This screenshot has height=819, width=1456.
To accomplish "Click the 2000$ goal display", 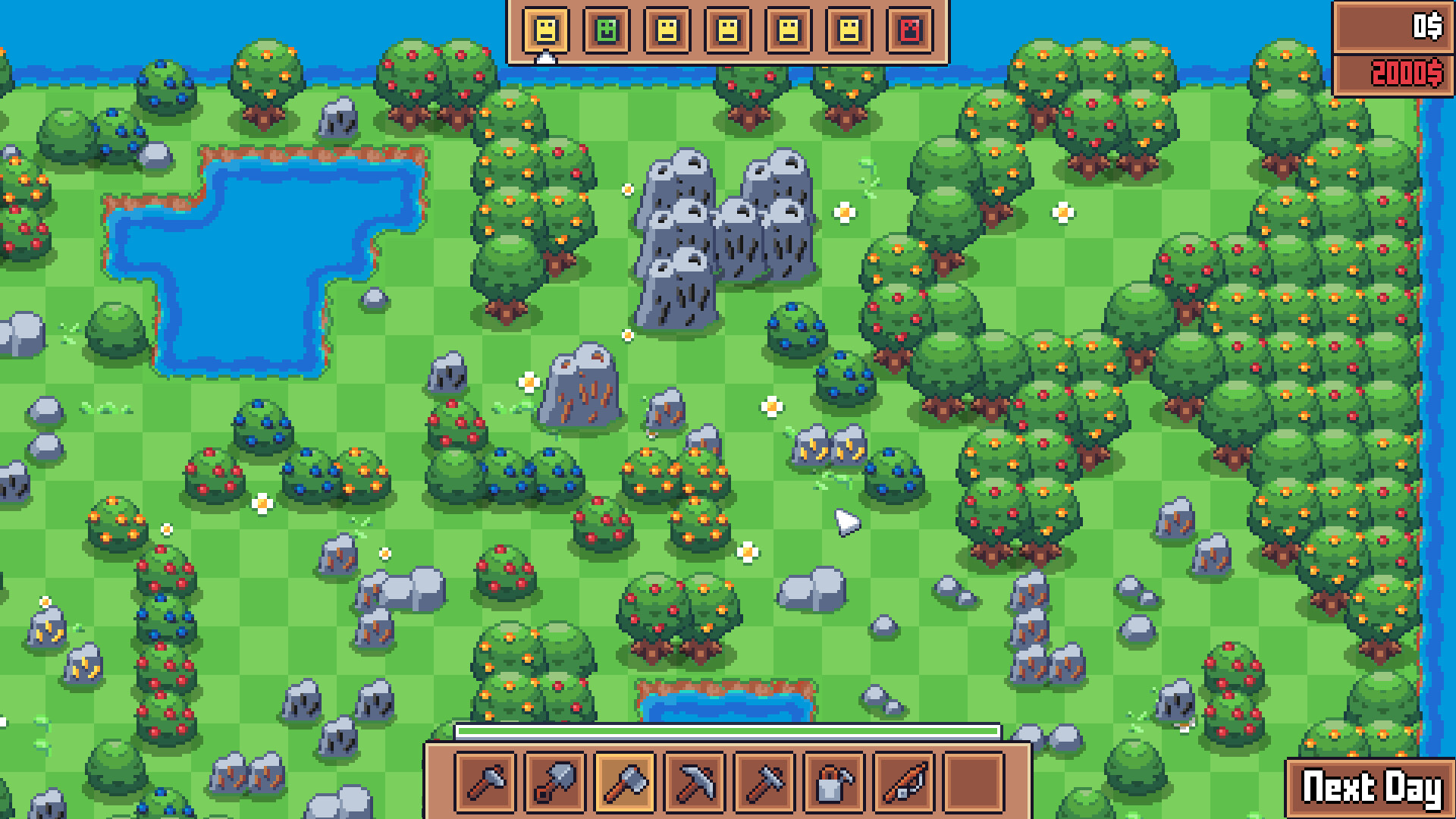I will (1395, 74).
